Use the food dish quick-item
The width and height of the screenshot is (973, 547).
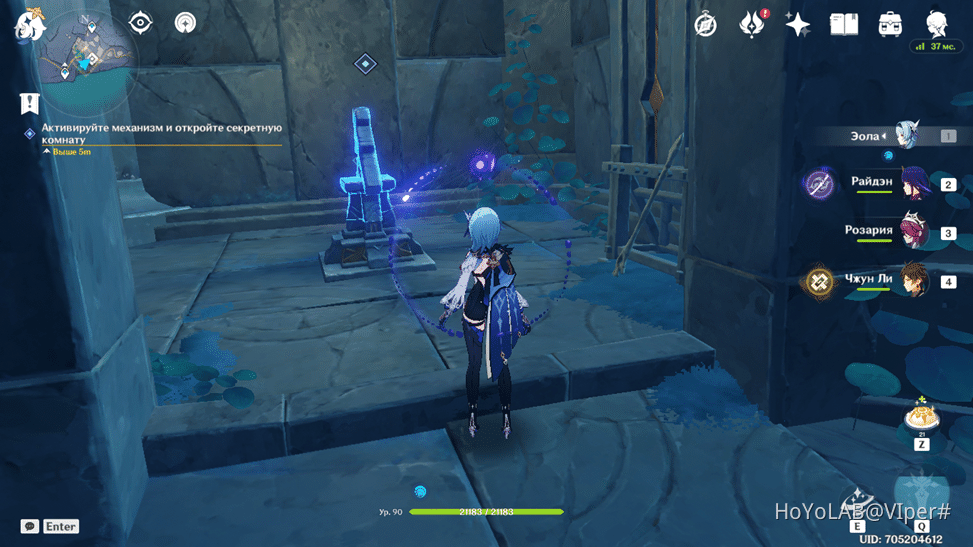[920, 416]
